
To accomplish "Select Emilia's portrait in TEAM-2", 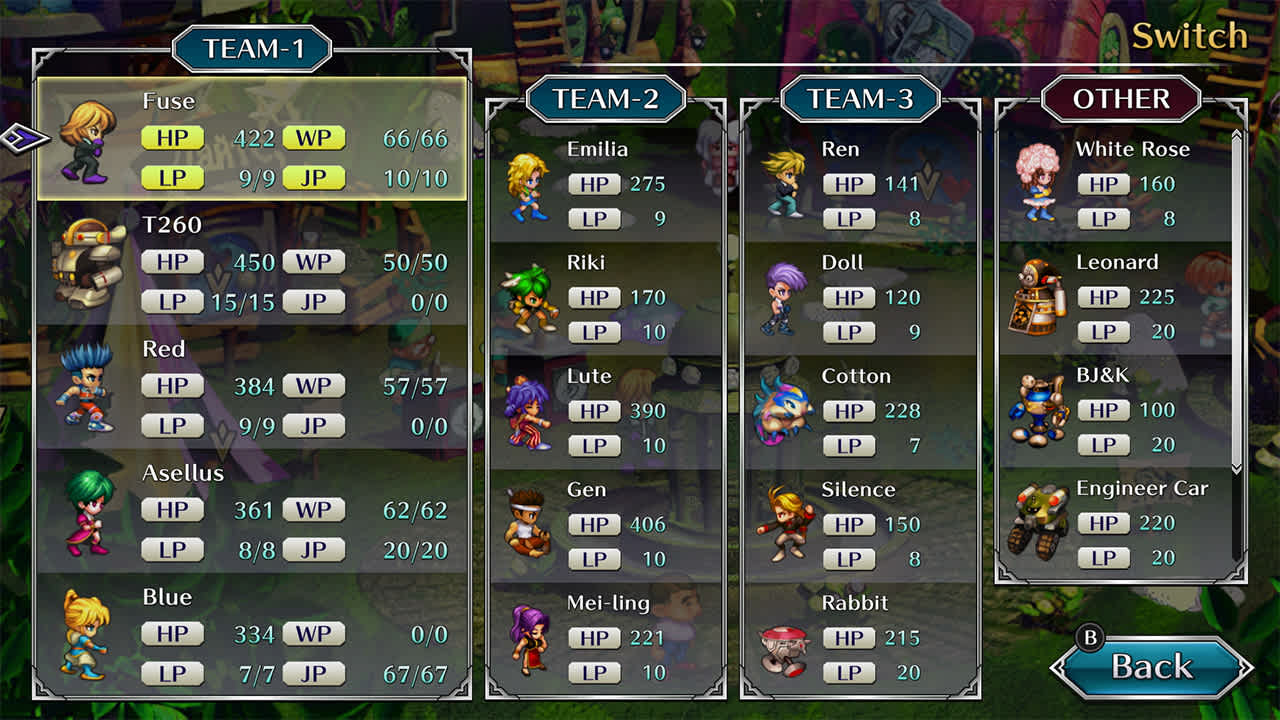I will click(x=528, y=188).
